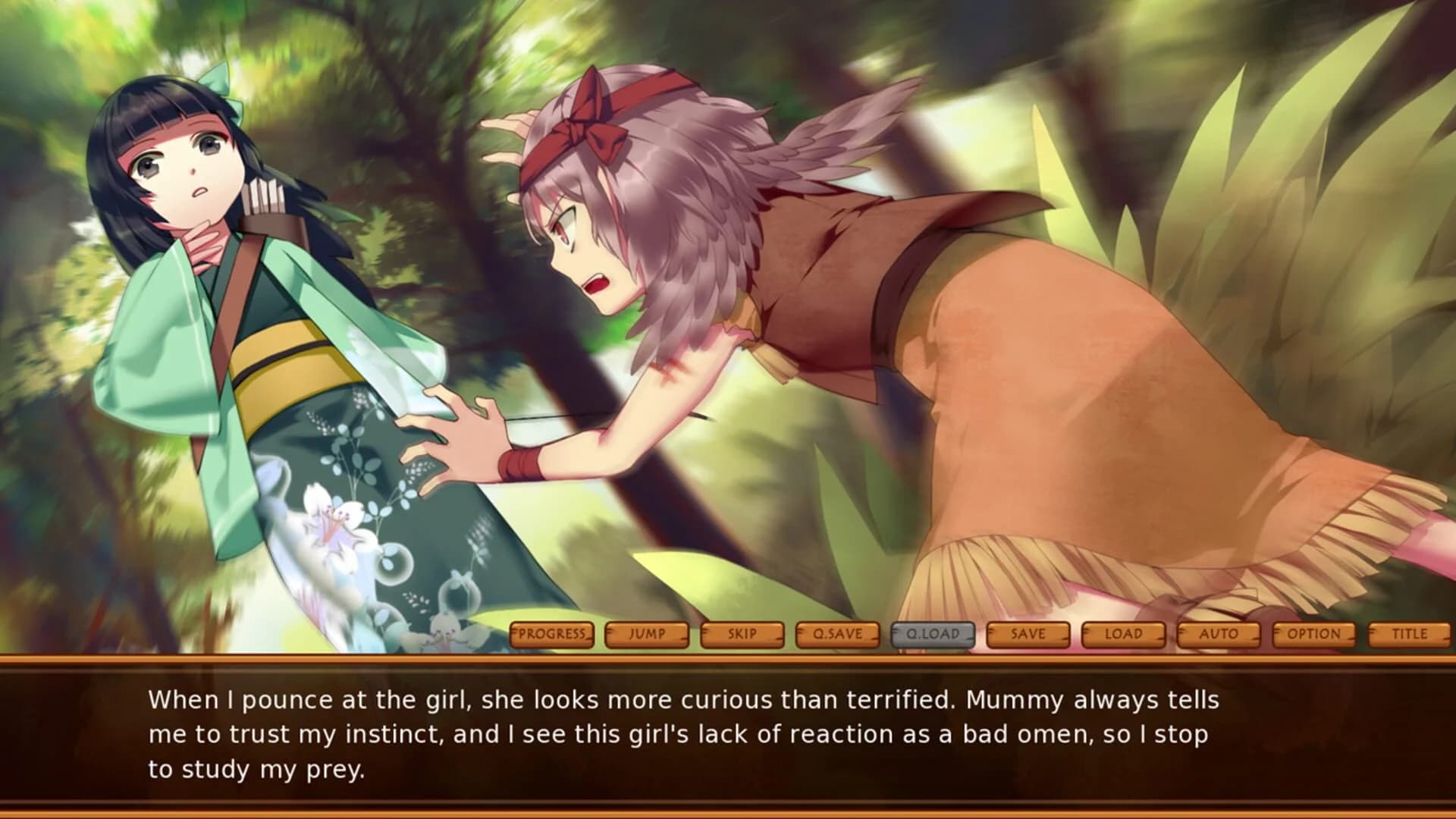
Task: Select the archer girl in the green kimono
Action: [x=227, y=303]
